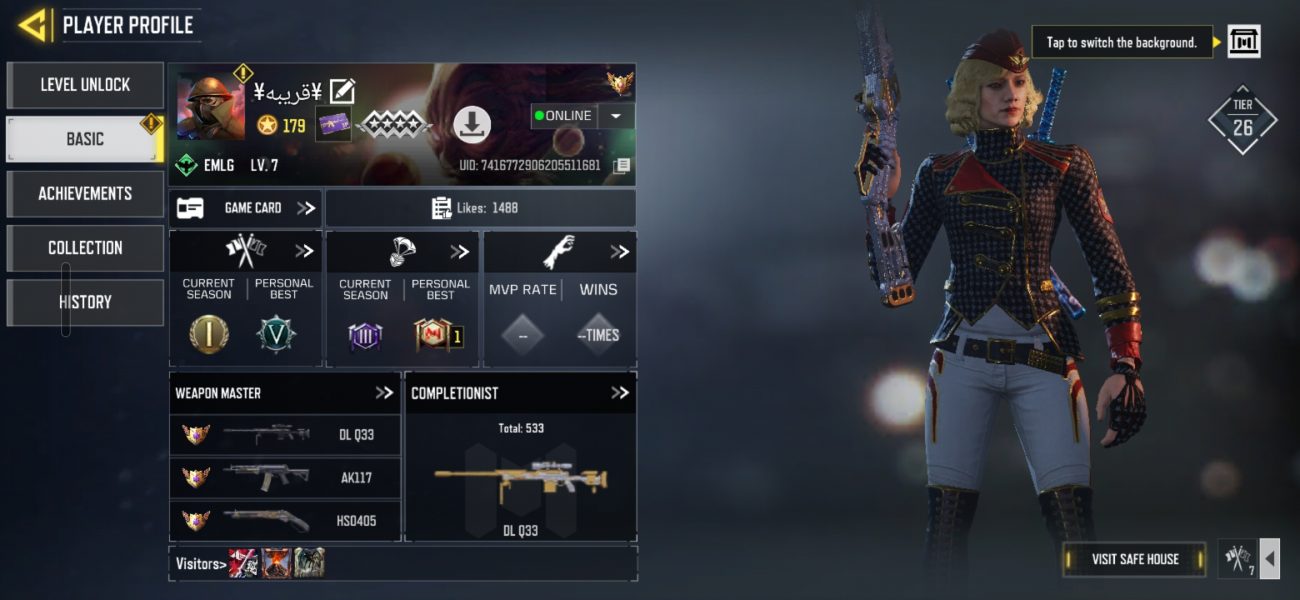Expand the Weapon Master section

pos(384,393)
